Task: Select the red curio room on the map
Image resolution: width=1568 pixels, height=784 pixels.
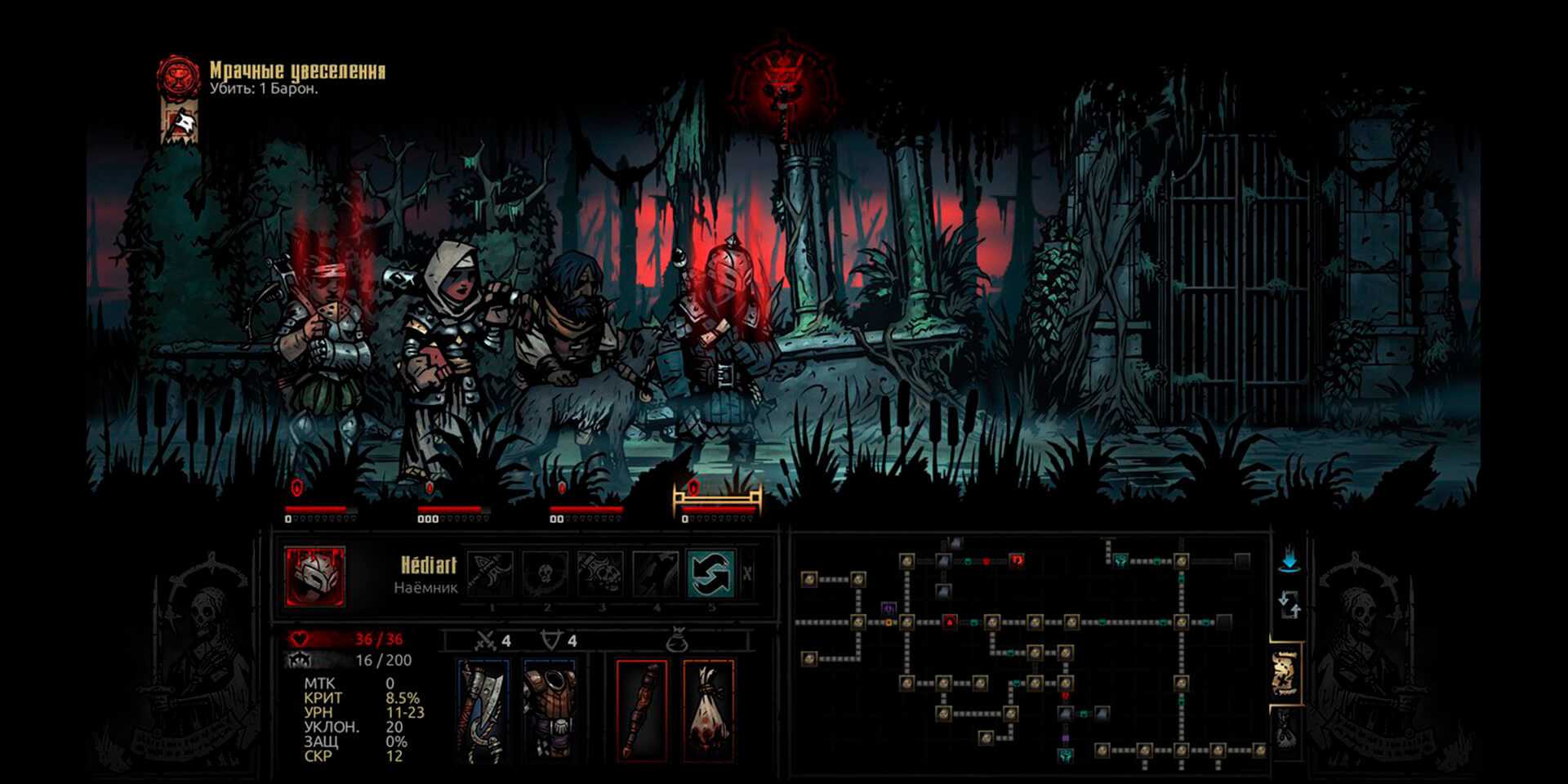Action: (x=1017, y=560)
